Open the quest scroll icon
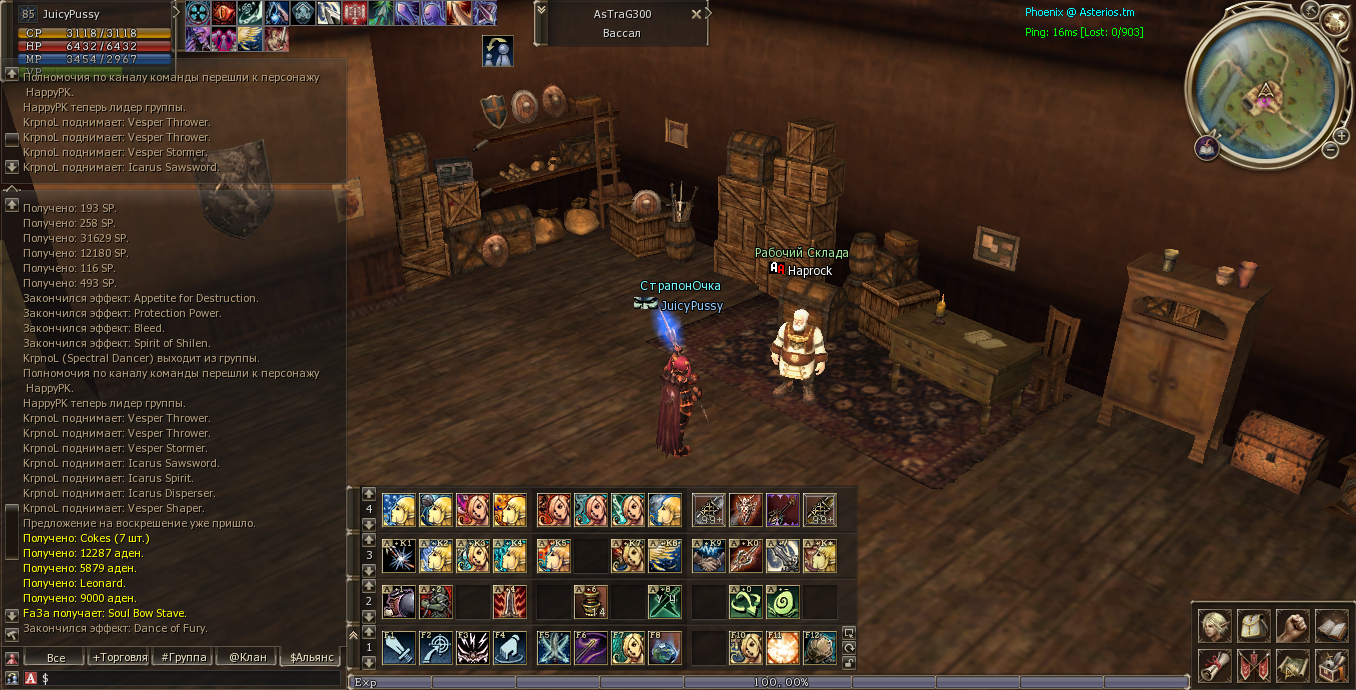Image resolution: width=1356 pixels, height=690 pixels. (x=1214, y=665)
